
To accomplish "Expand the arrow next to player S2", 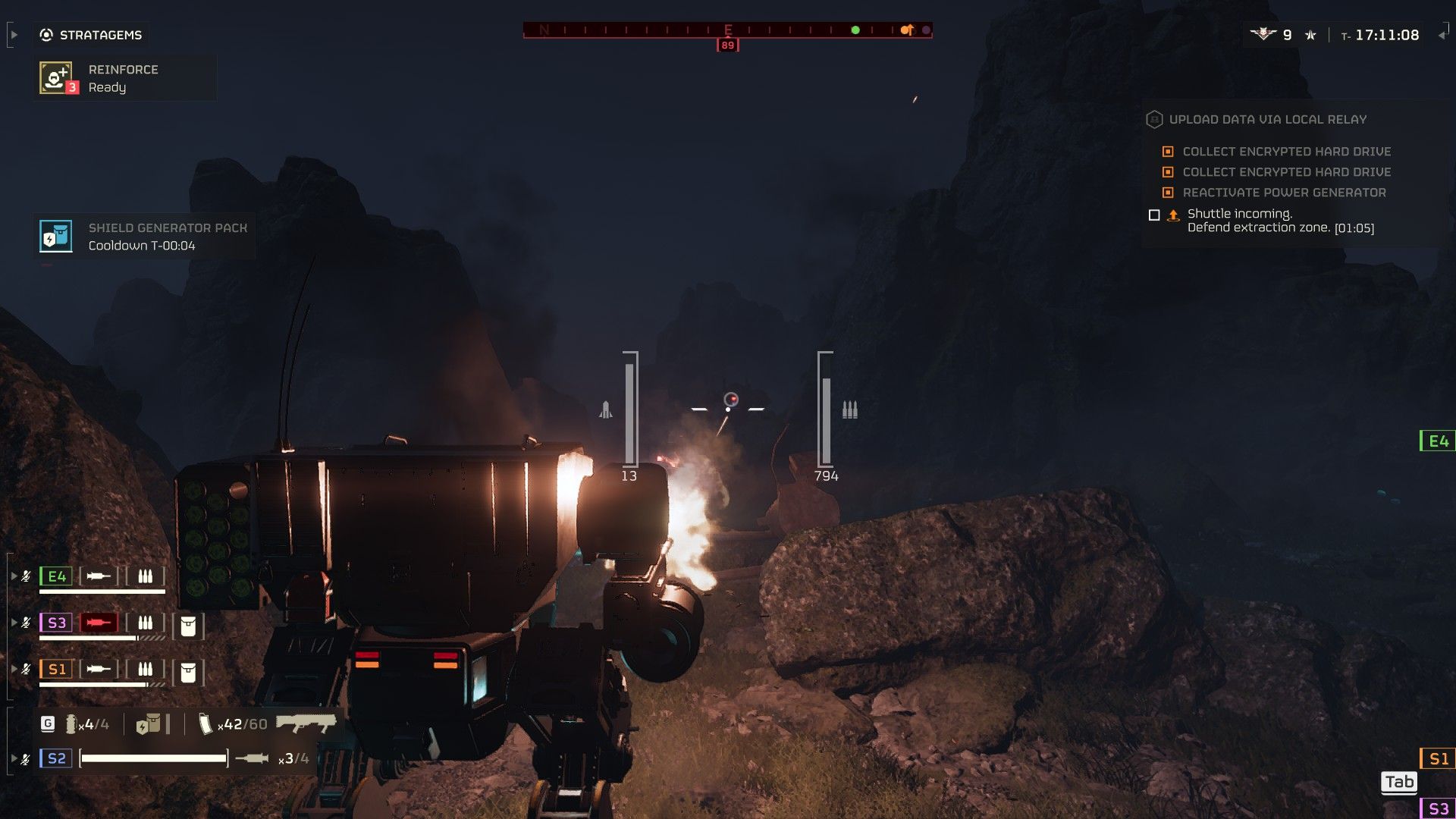I will pos(14,756).
